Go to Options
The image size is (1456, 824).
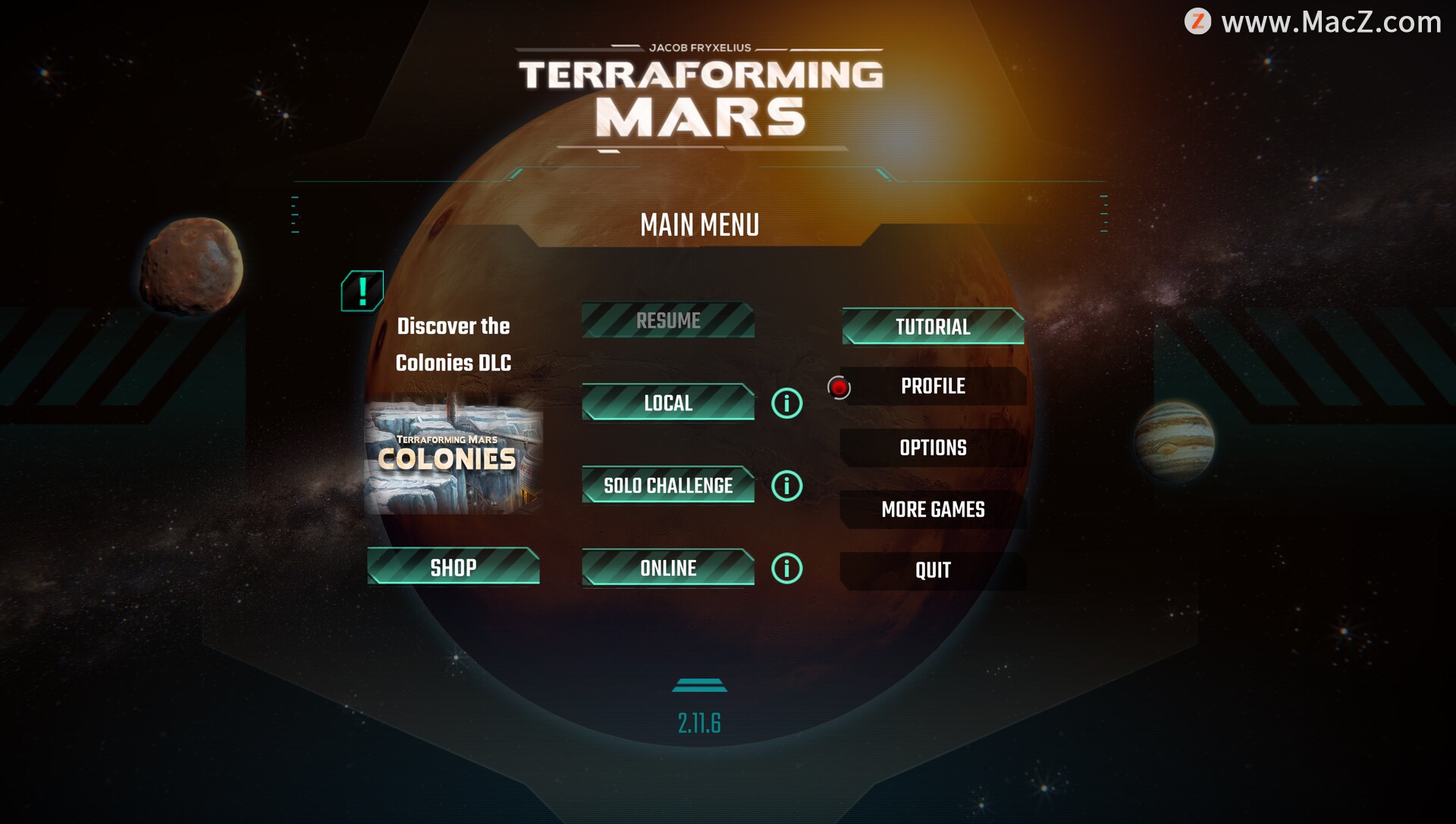point(933,448)
